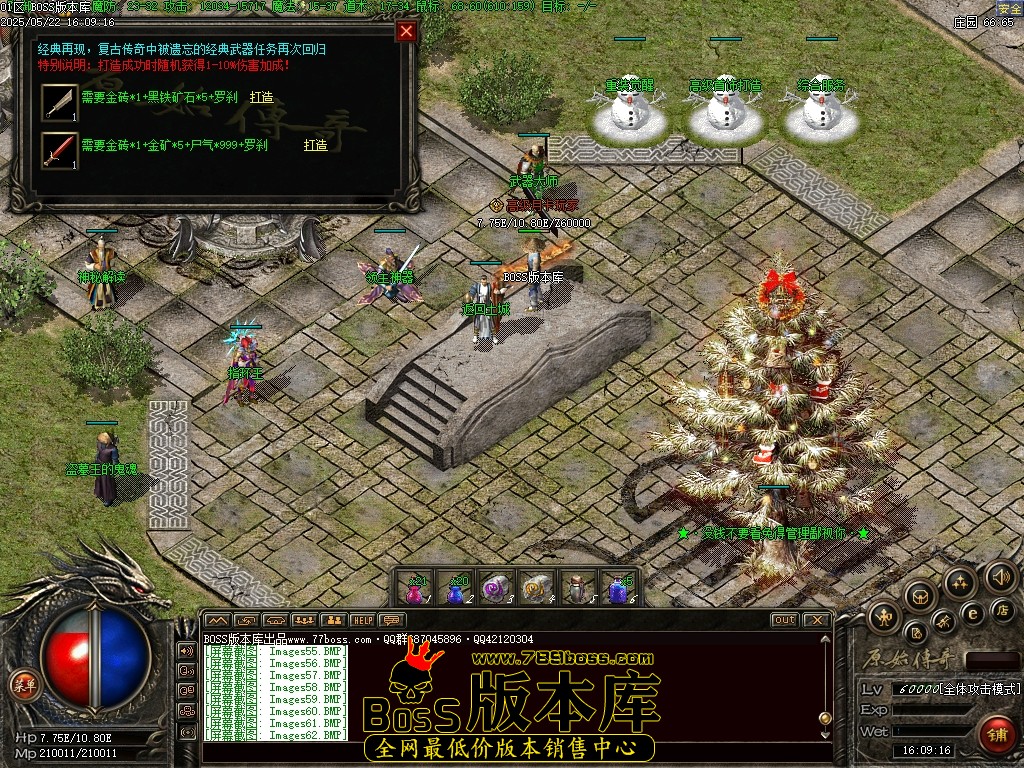Use the blue flask in hotbar slot 6
The height and width of the screenshot is (768, 1024).
pos(619,588)
